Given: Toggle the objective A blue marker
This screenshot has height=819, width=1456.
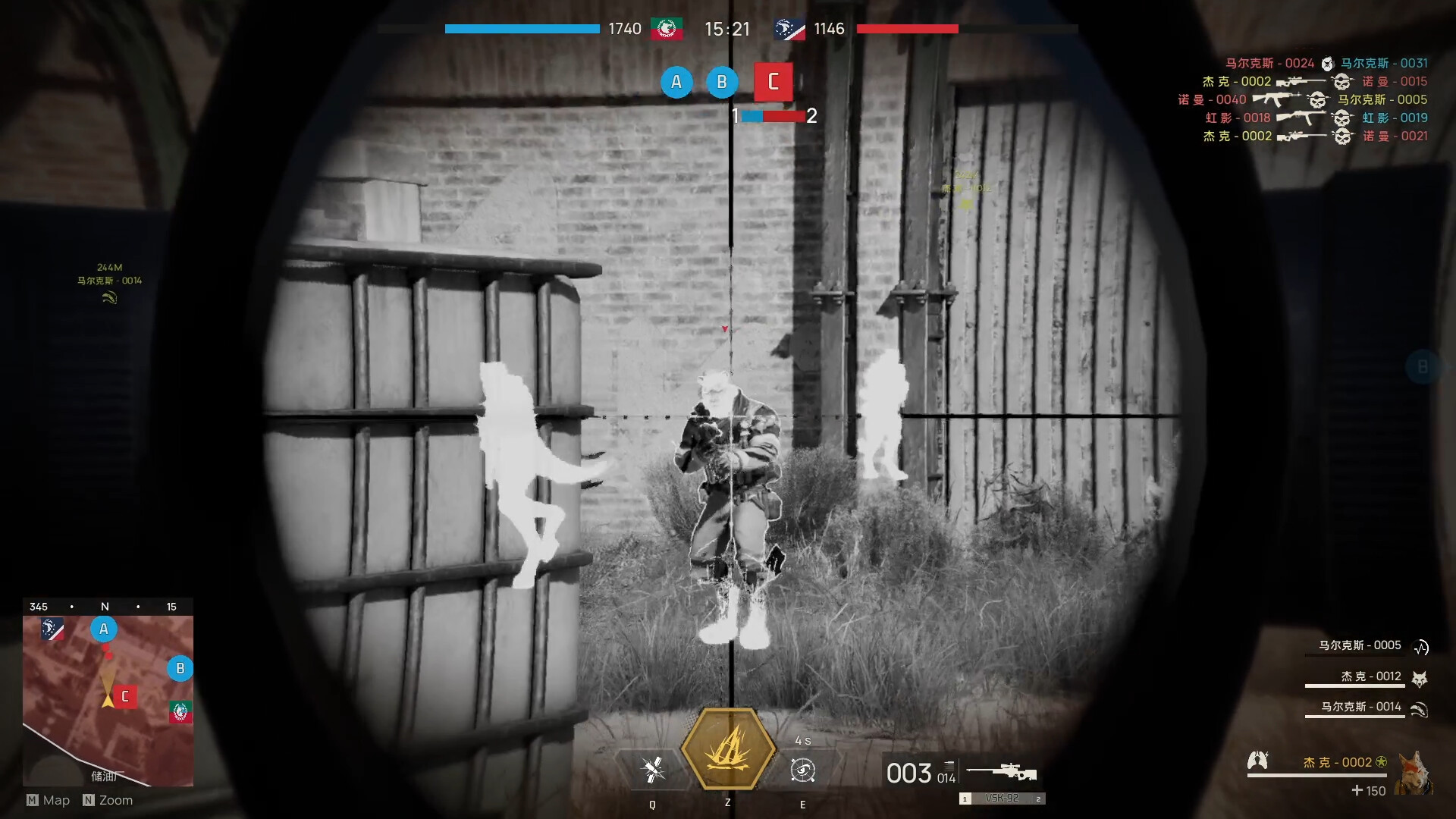Looking at the screenshot, I should pos(677,82).
